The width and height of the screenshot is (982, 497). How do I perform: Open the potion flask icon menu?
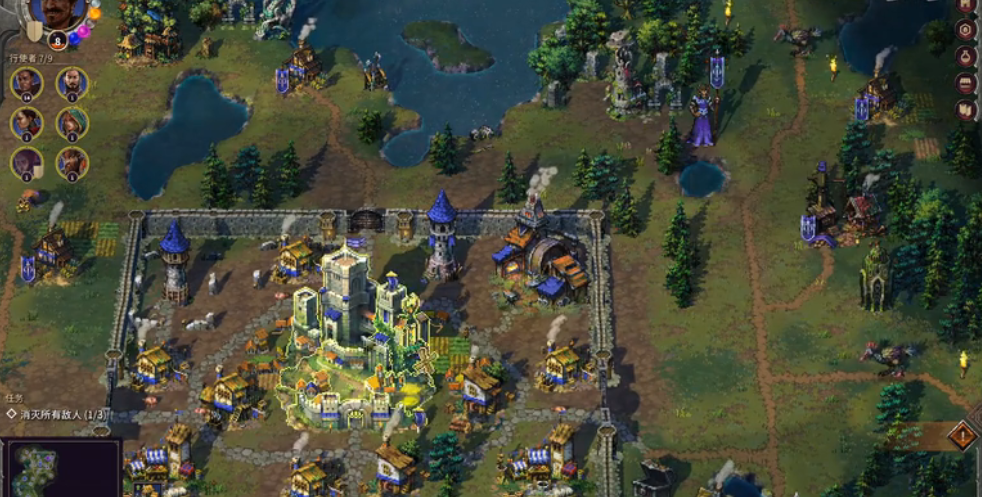pyautogui.click(x=966, y=56)
